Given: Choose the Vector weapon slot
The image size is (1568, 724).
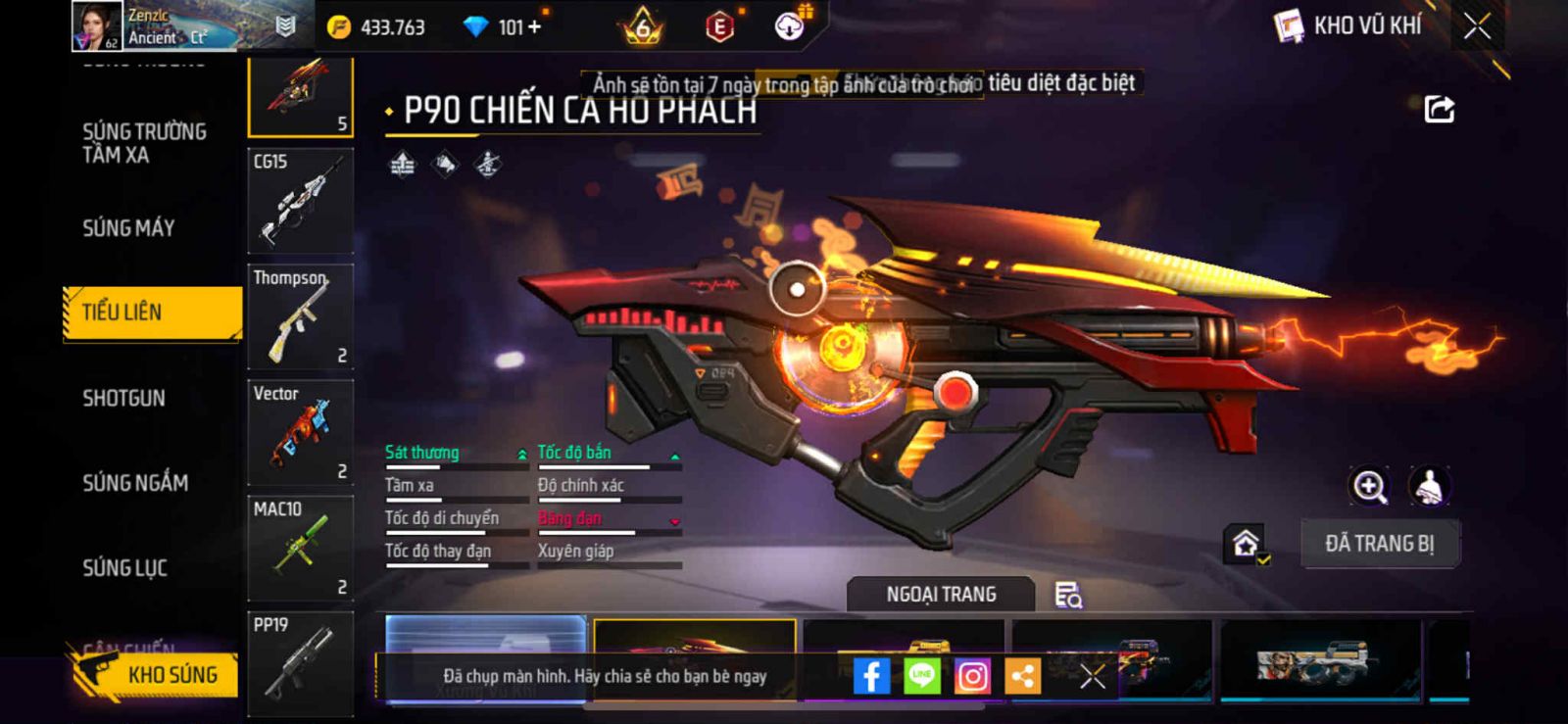Looking at the screenshot, I should pos(300,432).
